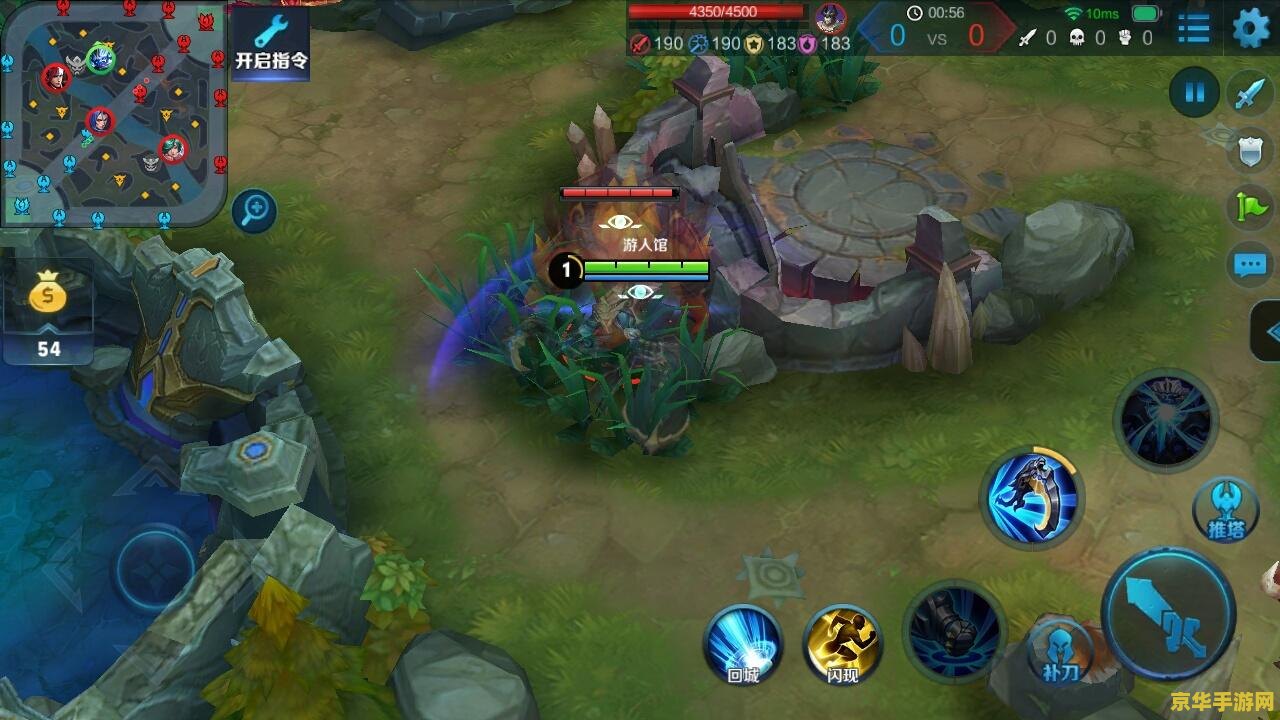
Task: Send the shield defend signal
Action: [1250, 151]
